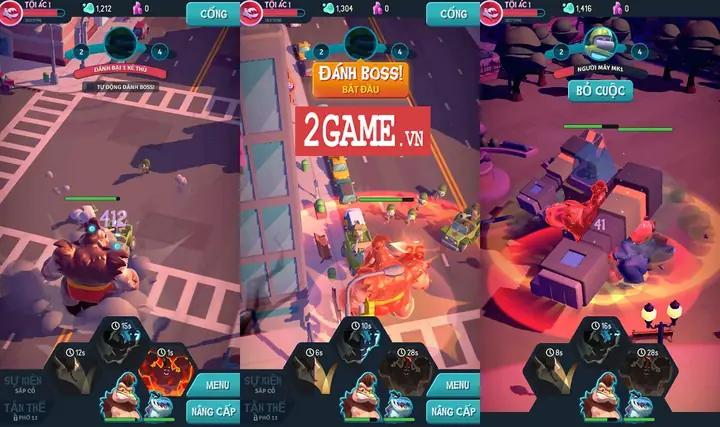Viewport: 720px width, 427px height.
Task: Choose the ability with 6s cooldown
Action: 317,366
